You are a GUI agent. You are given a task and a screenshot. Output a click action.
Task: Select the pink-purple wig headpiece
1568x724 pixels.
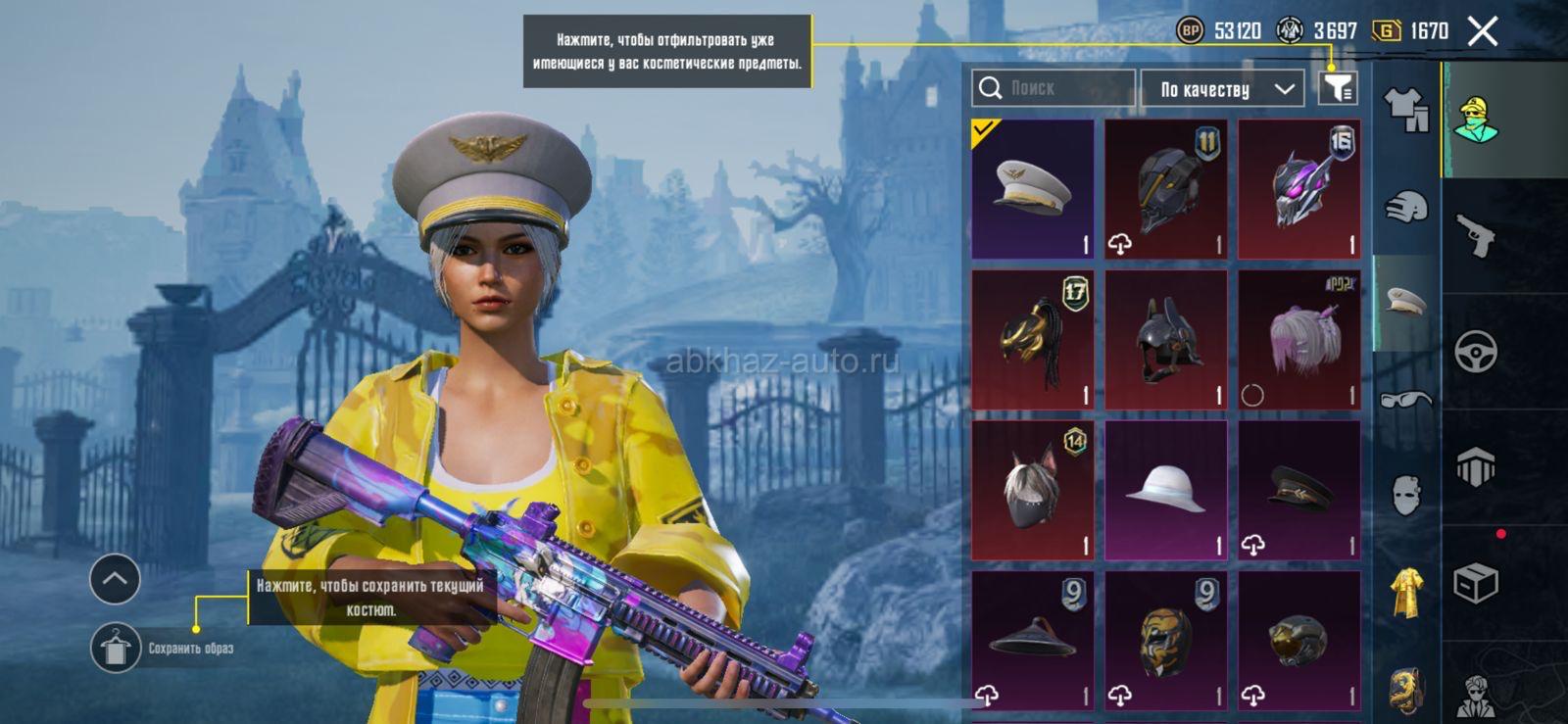point(1298,340)
